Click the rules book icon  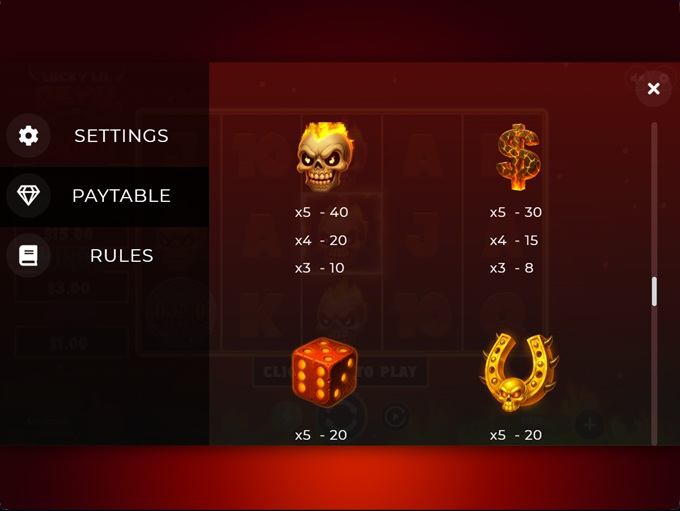pyautogui.click(x=28, y=256)
